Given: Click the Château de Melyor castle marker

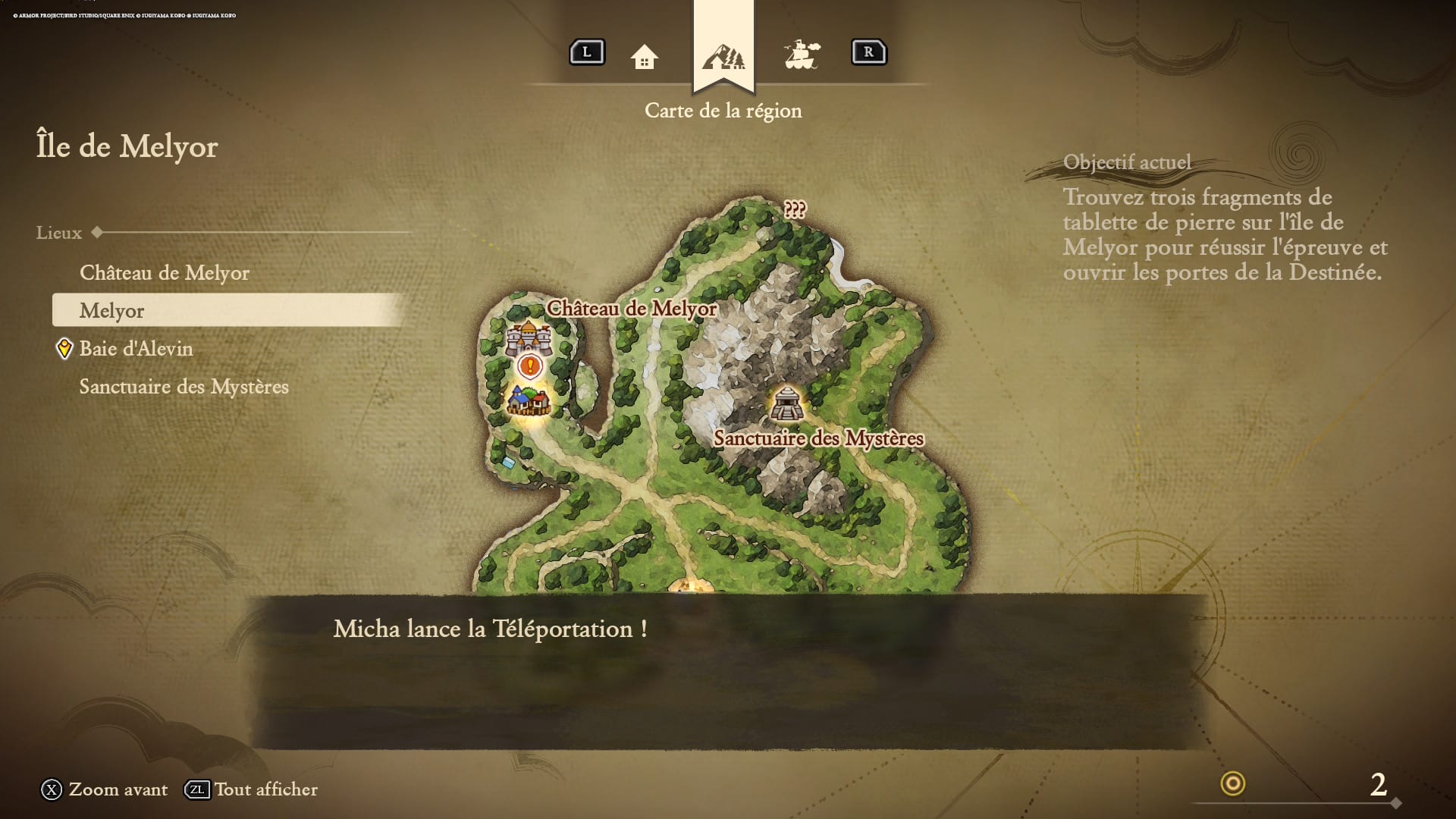Looking at the screenshot, I should [x=528, y=337].
